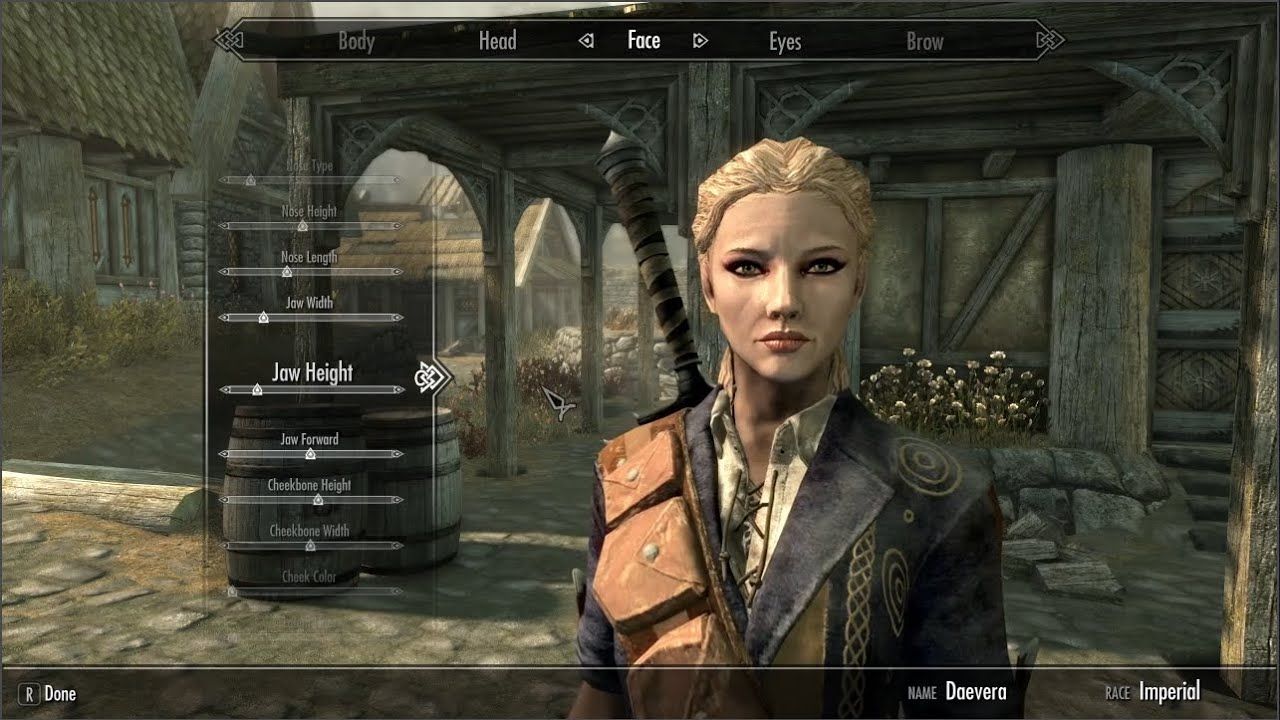Show the Brow customization tab
The image size is (1280, 720).
[x=925, y=41]
